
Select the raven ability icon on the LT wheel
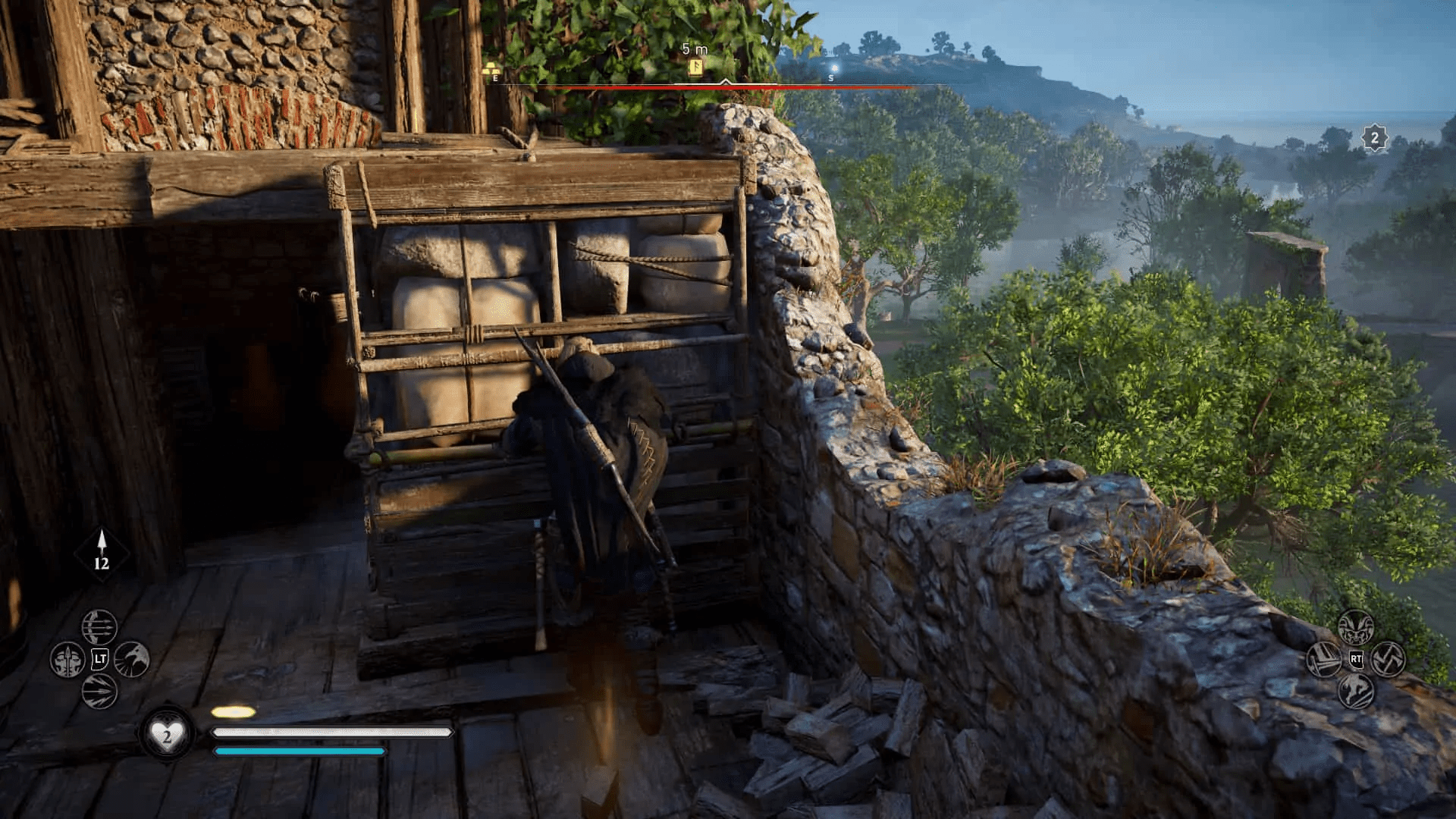coord(130,659)
